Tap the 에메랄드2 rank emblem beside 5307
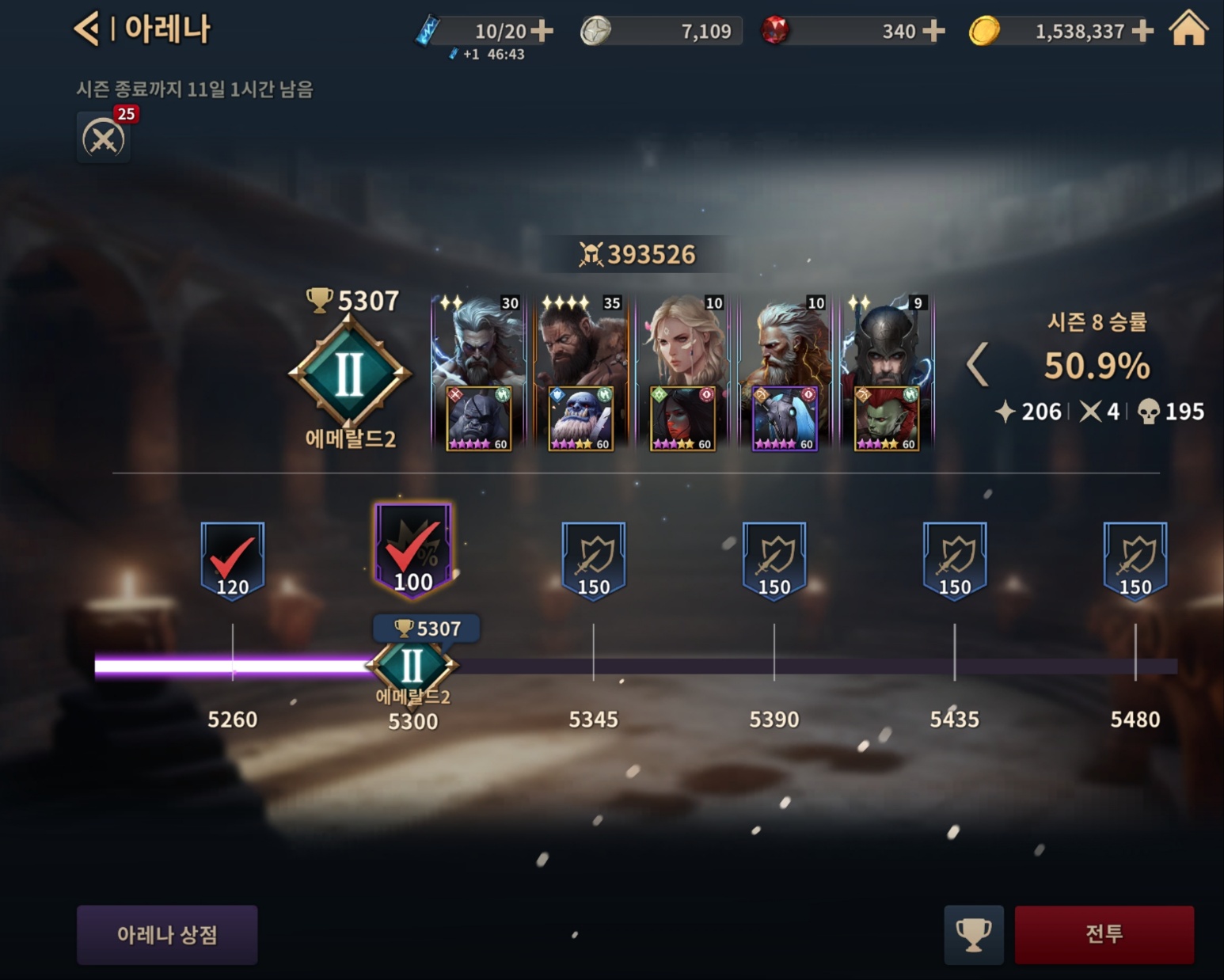Image resolution: width=1224 pixels, height=980 pixels. point(350,374)
